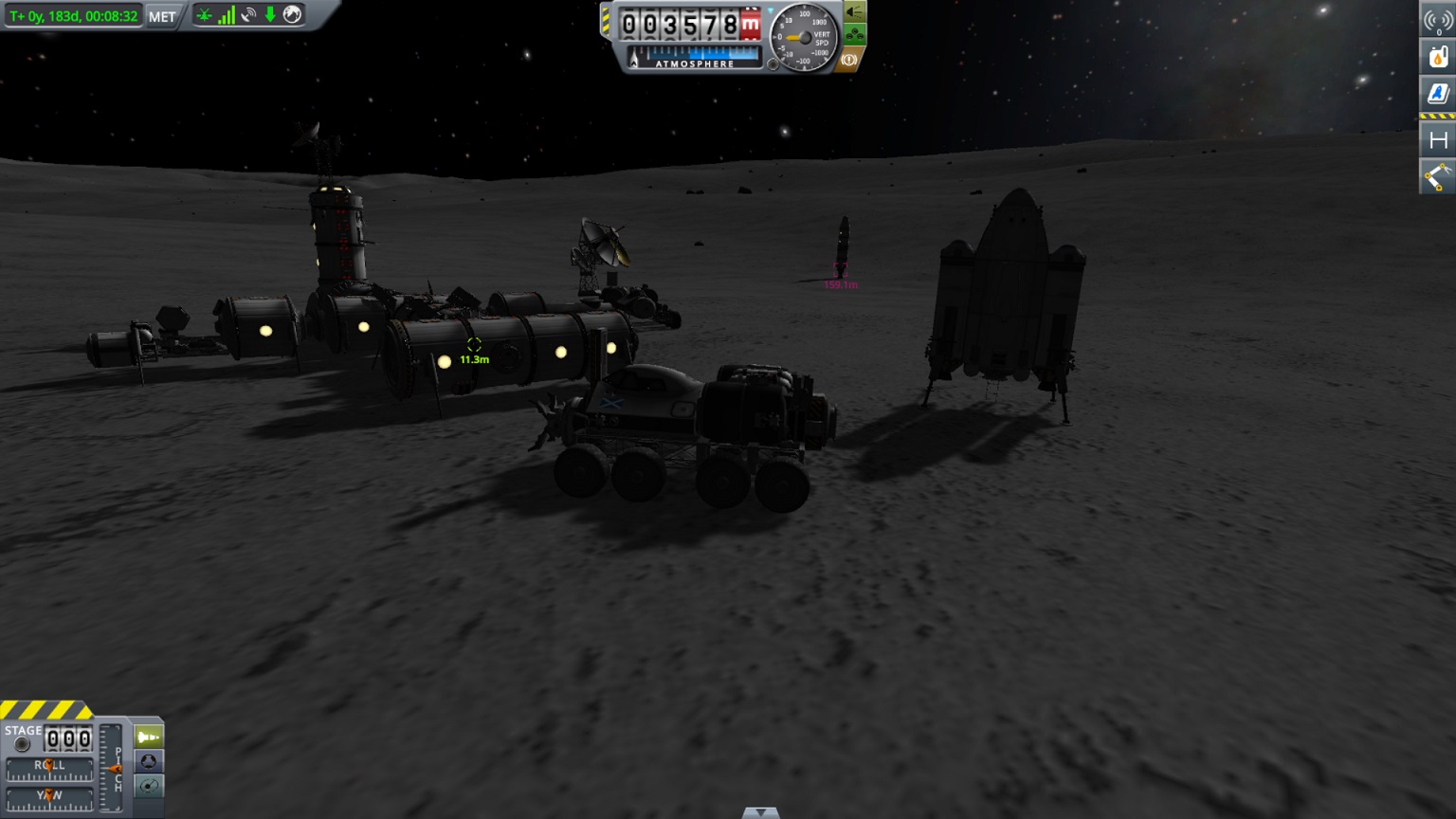
Task: Toggle the MET time display button
Action: pyautogui.click(x=162, y=16)
